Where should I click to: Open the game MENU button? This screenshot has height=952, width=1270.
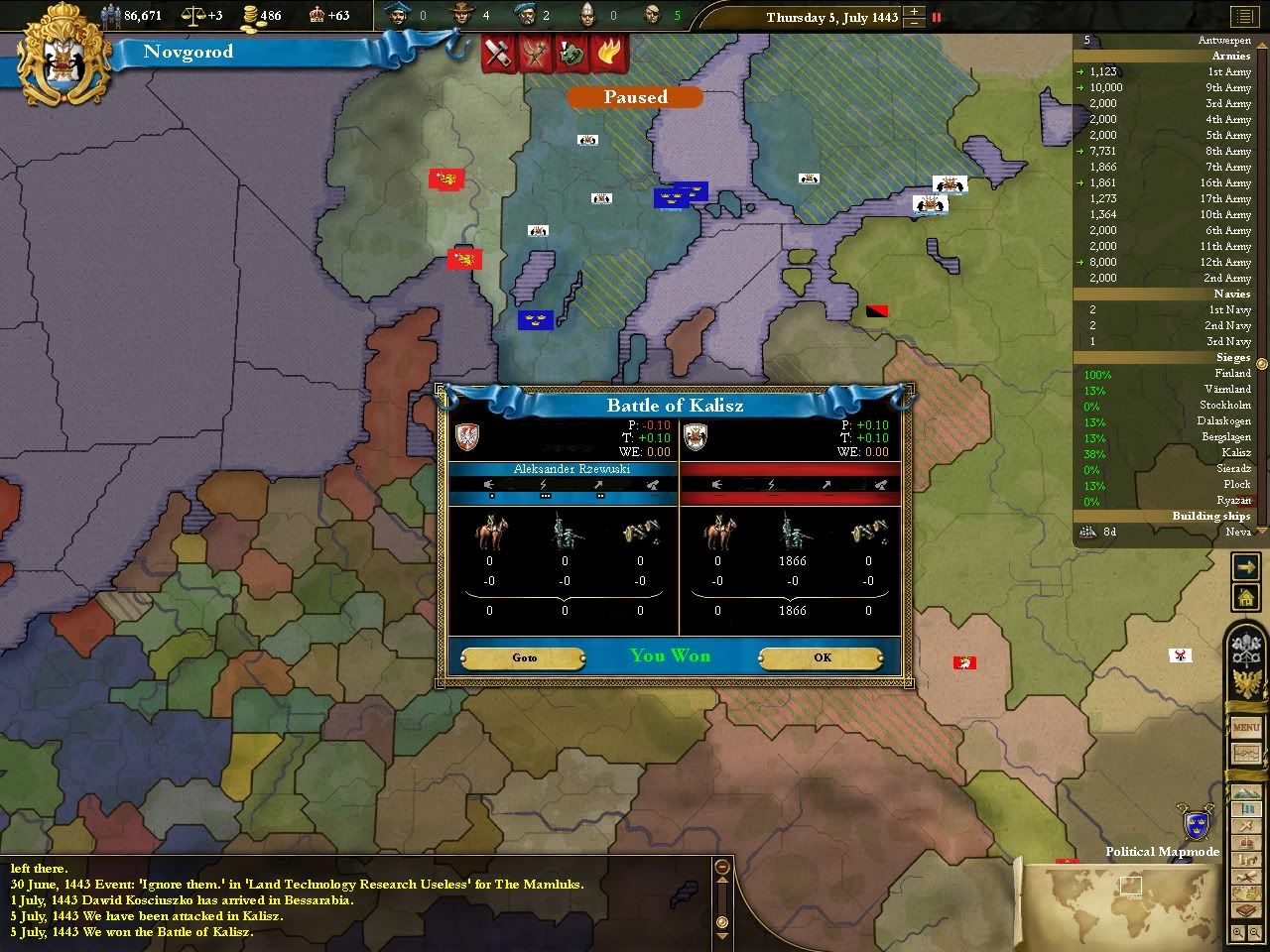click(x=1246, y=728)
